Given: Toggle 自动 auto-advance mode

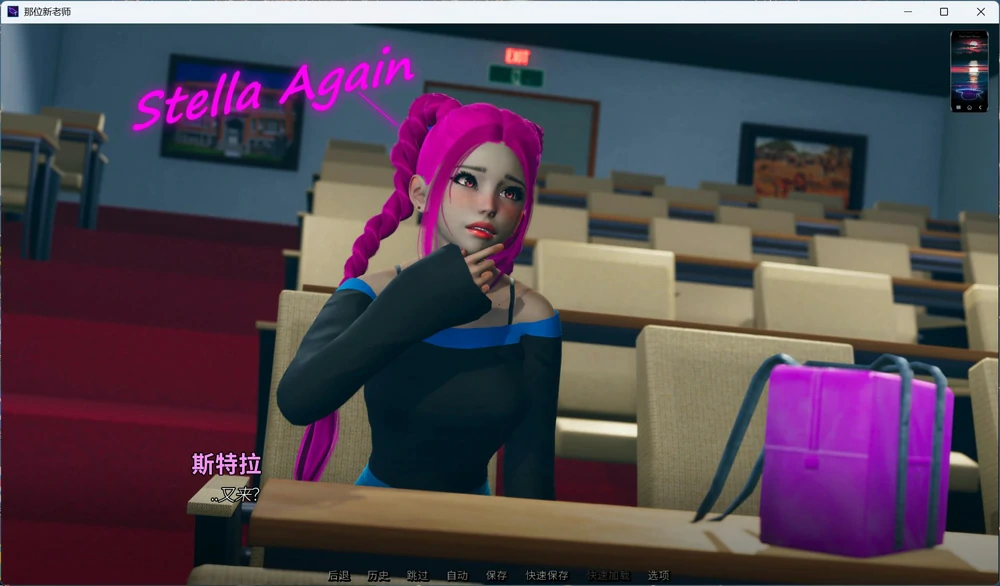Looking at the screenshot, I should click(457, 576).
